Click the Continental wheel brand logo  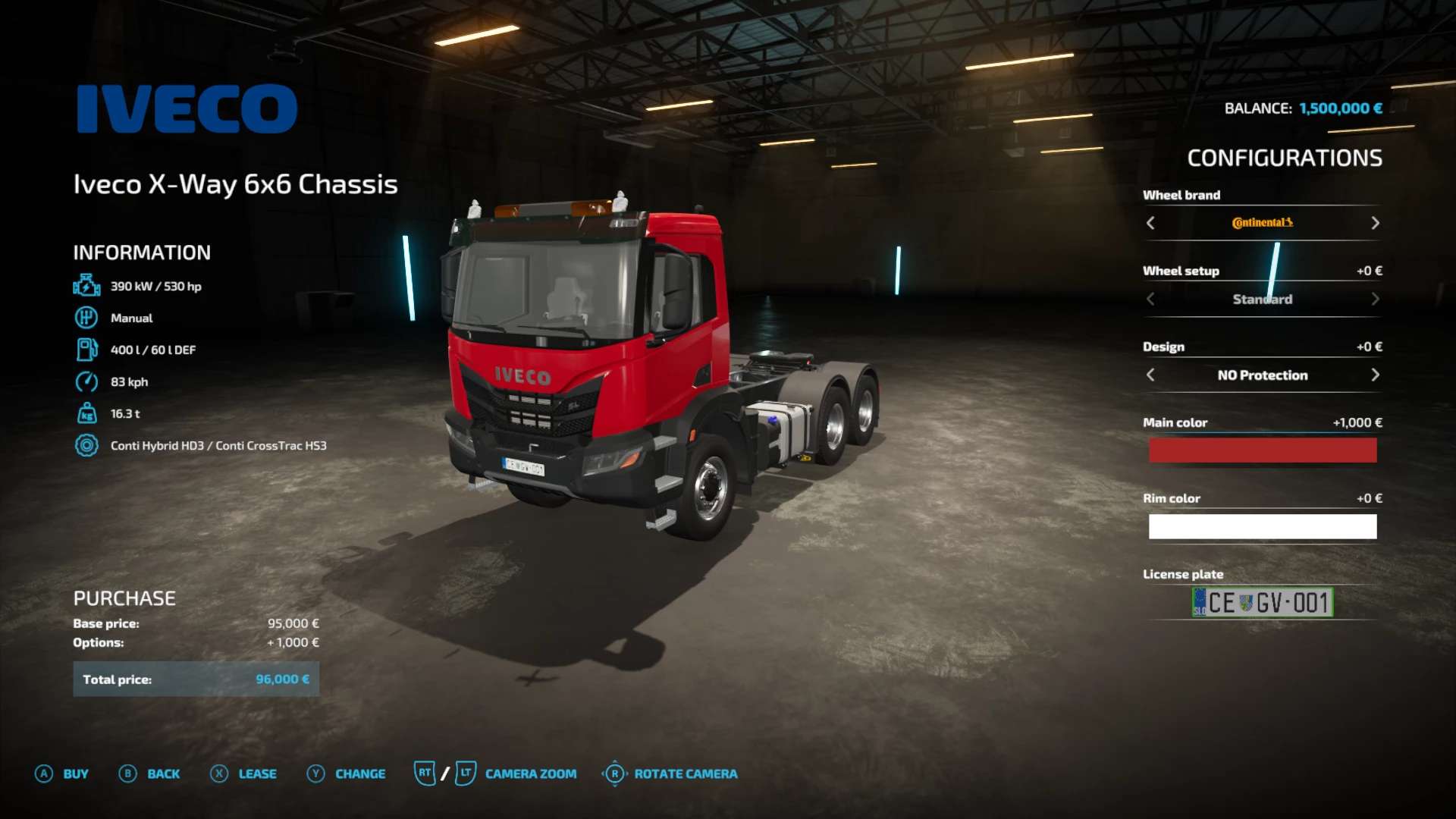click(1261, 222)
